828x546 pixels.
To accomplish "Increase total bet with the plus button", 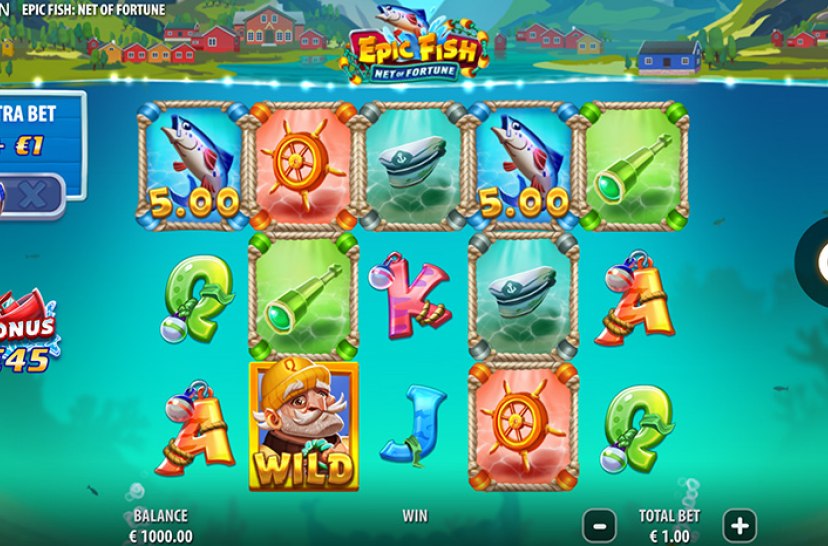I will point(739,524).
